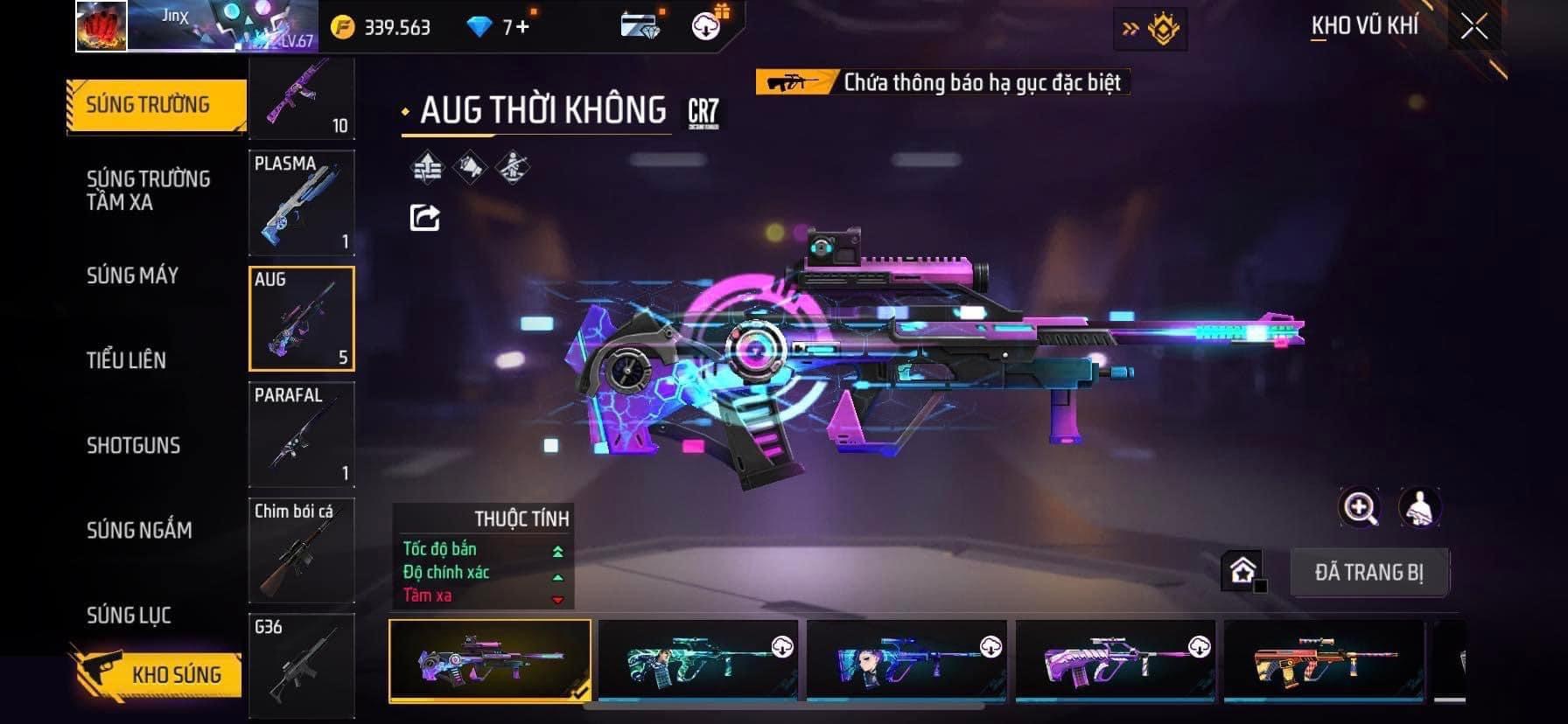Open the Kho Súng button
Image resolution: width=1568 pixels, height=724 pixels.
click(157, 673)
